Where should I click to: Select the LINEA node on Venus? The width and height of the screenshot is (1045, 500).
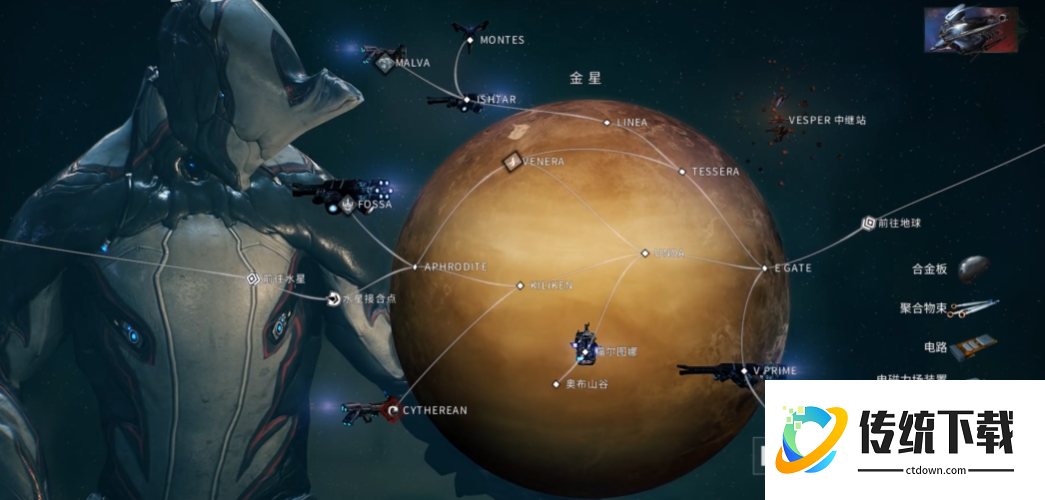click(x=607, y=123)
